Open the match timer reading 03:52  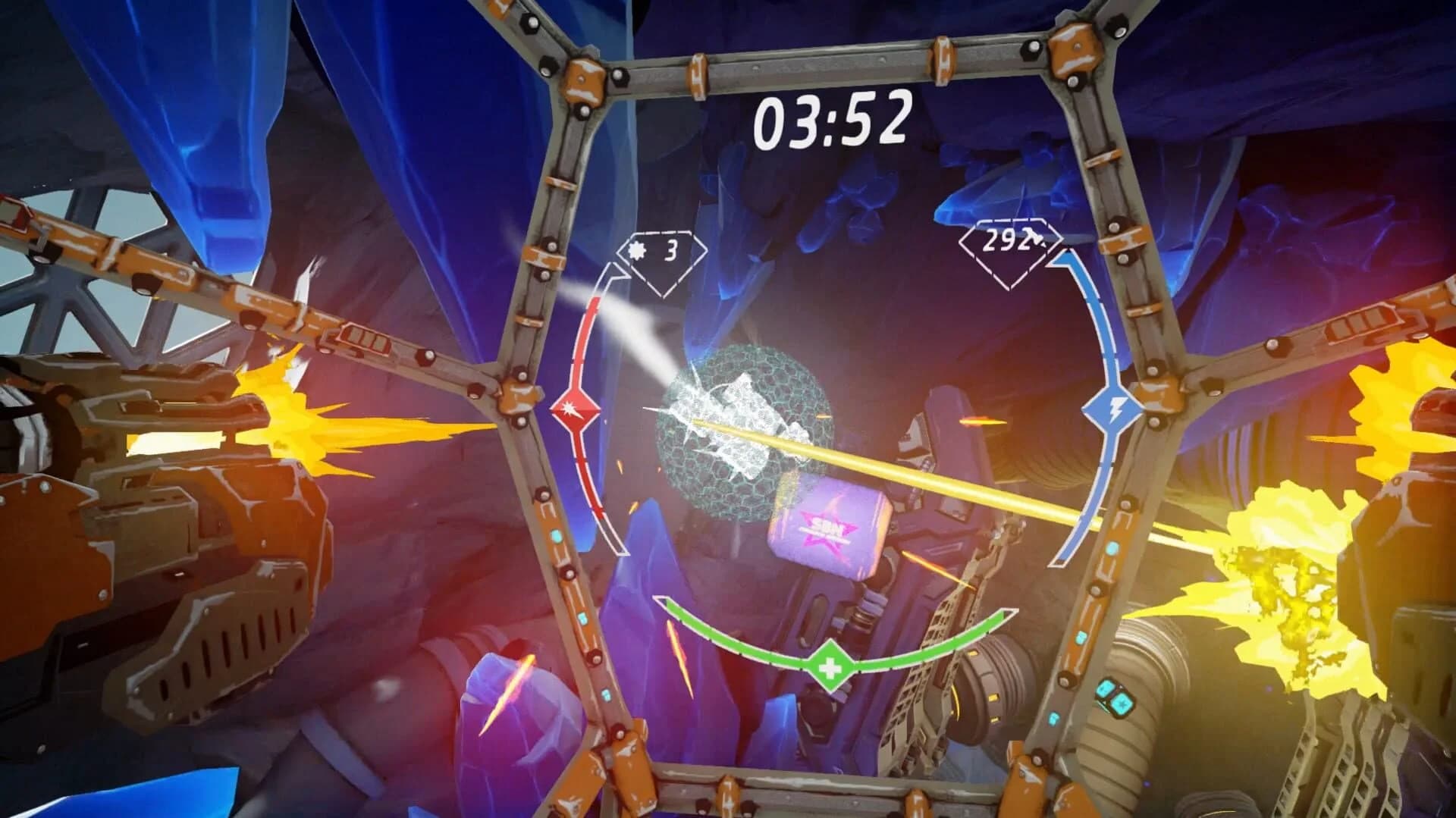pyautogui.click(x=833, y=118)
